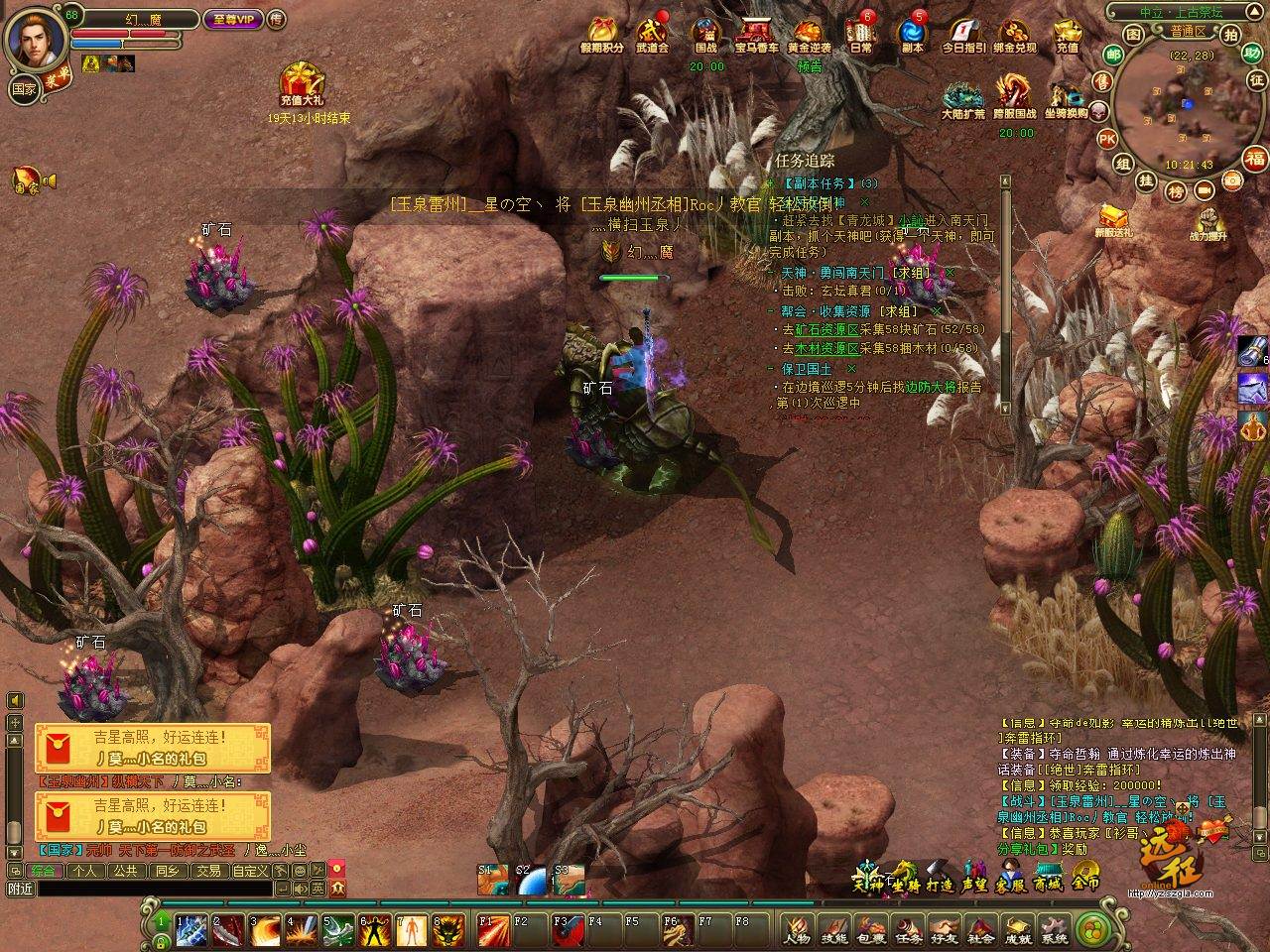Toggle the PK mode button

point(1107,138)
